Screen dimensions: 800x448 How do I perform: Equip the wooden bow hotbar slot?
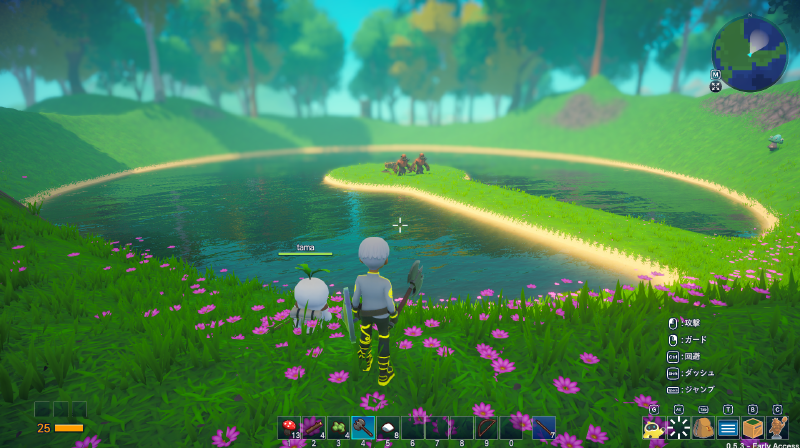click(x=487, y=427)
